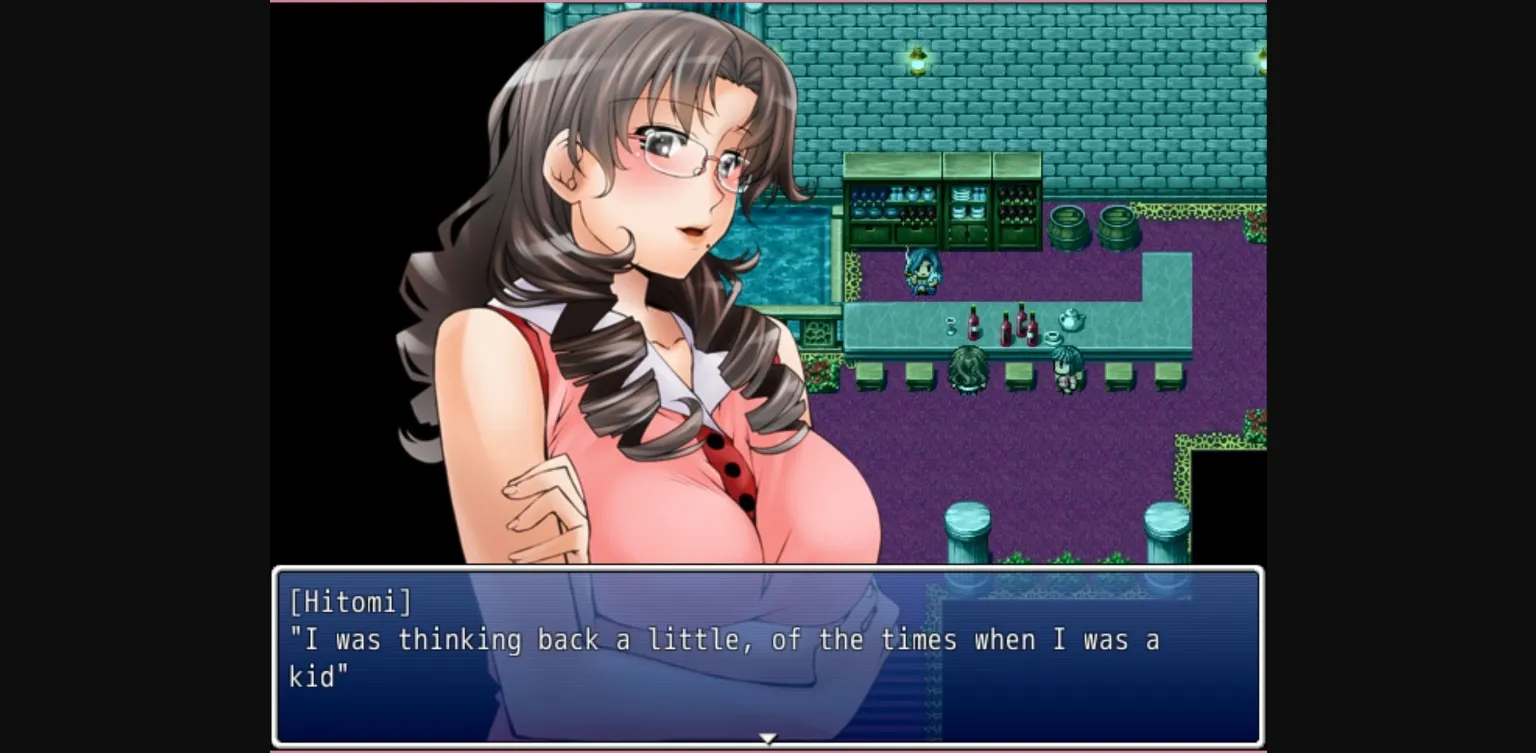Open the shelf stocked with wine bottles
The width and height of the screenshot is (1536, 753).
click(x=1016, y=207)
